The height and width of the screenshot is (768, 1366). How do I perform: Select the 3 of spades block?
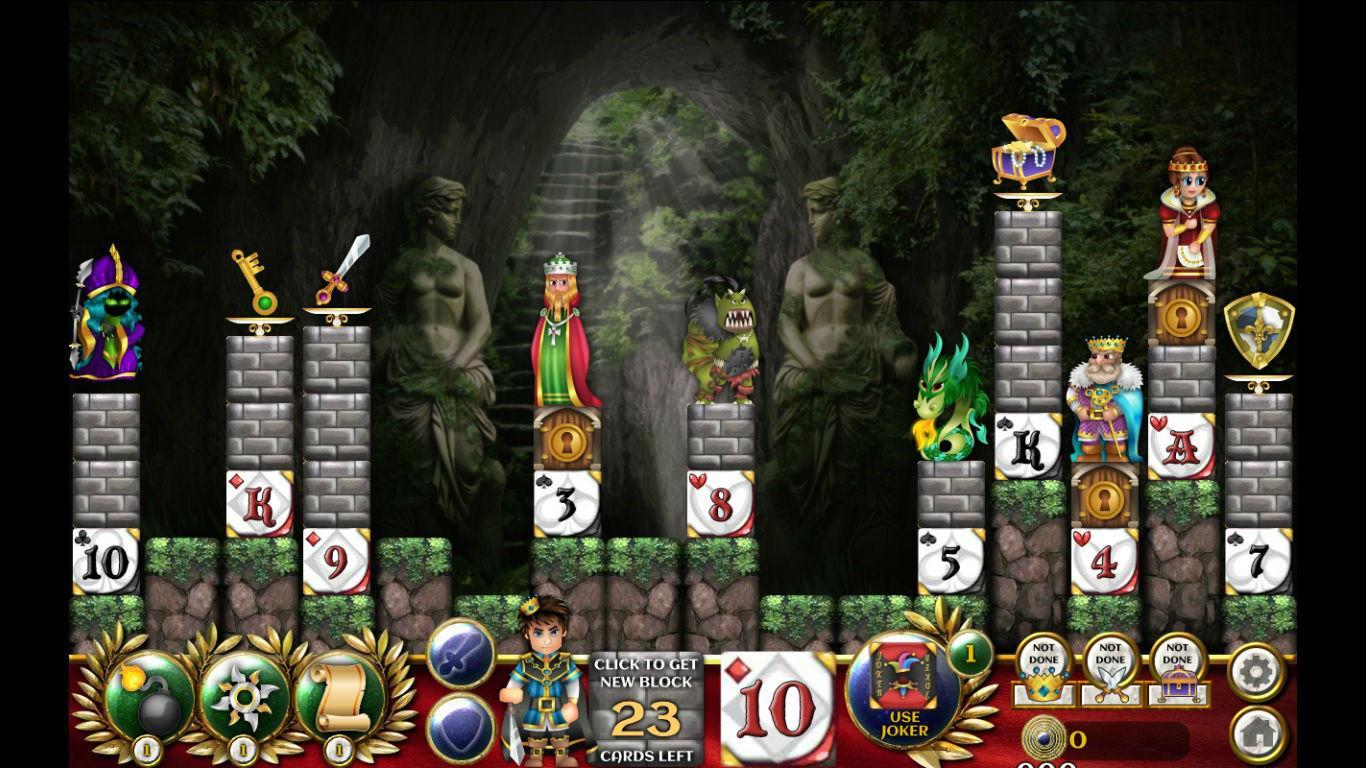pos(566,503)
